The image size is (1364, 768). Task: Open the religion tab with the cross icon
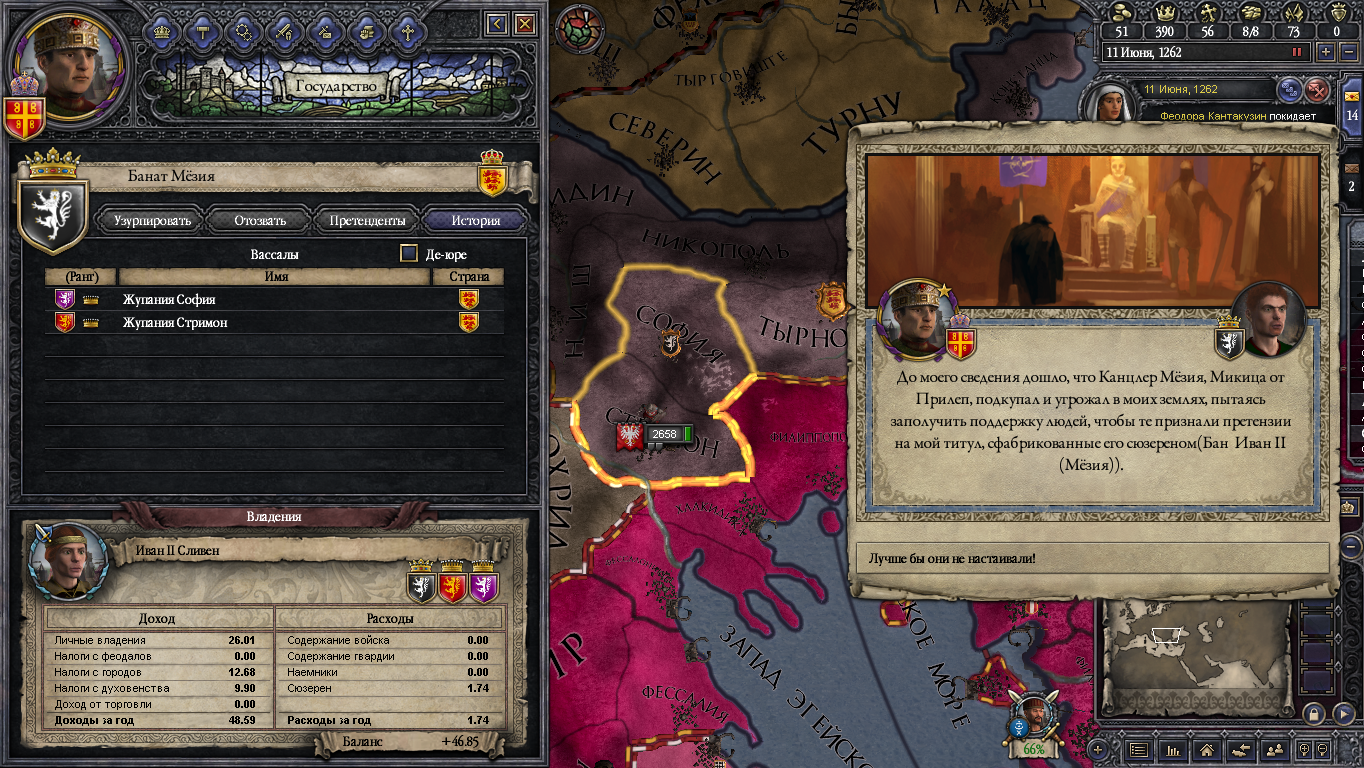(x=408, y=32)
